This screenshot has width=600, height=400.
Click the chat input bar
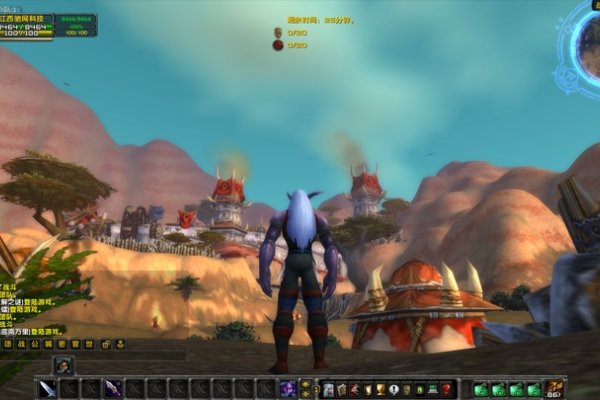(x=95, y=356)
